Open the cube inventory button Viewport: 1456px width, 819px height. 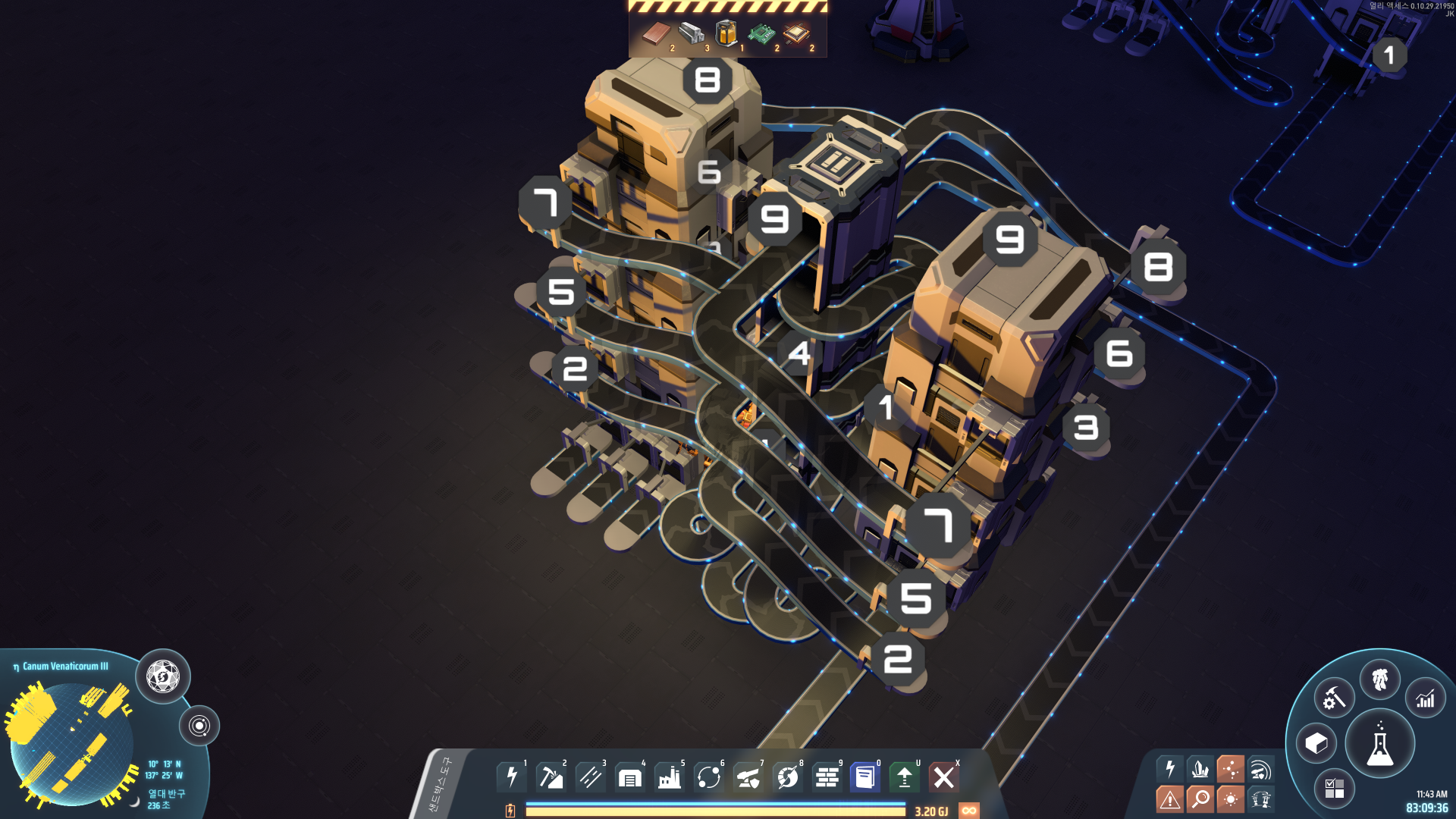1316,743
